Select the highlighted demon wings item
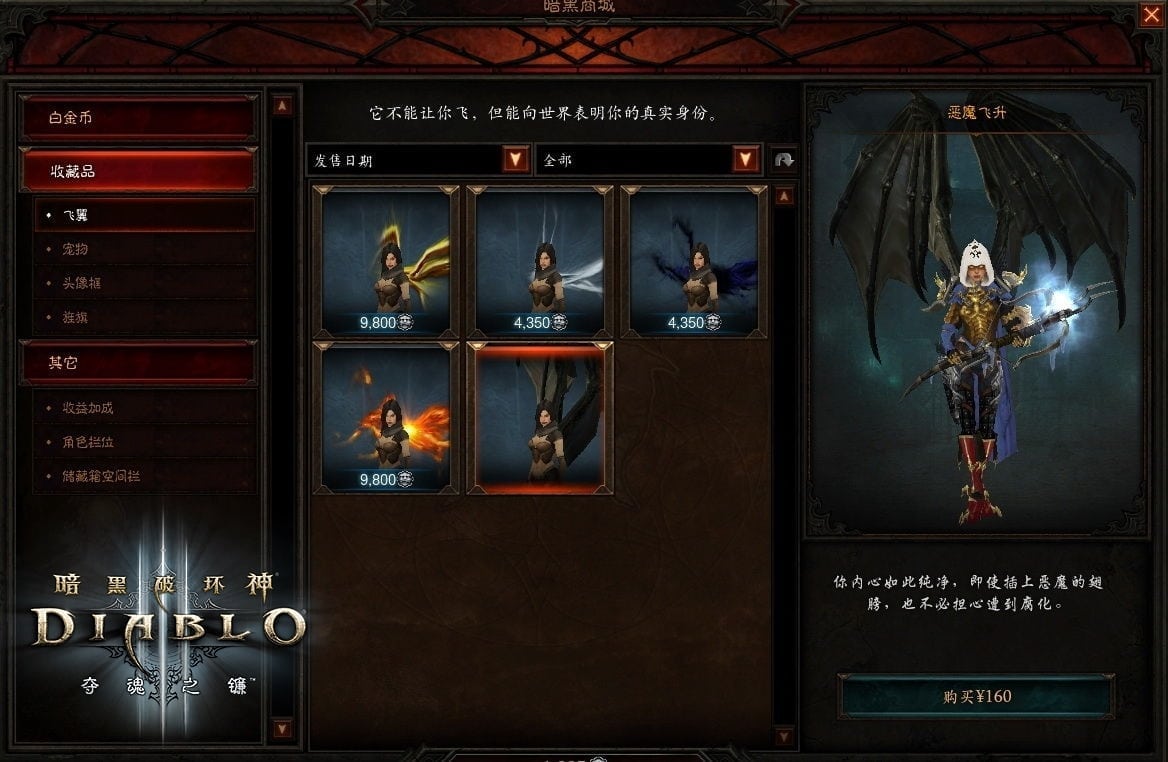Image resolution: width=1168 pixels, height=762 pixels. pyautogui.click(x=540, y=417)
